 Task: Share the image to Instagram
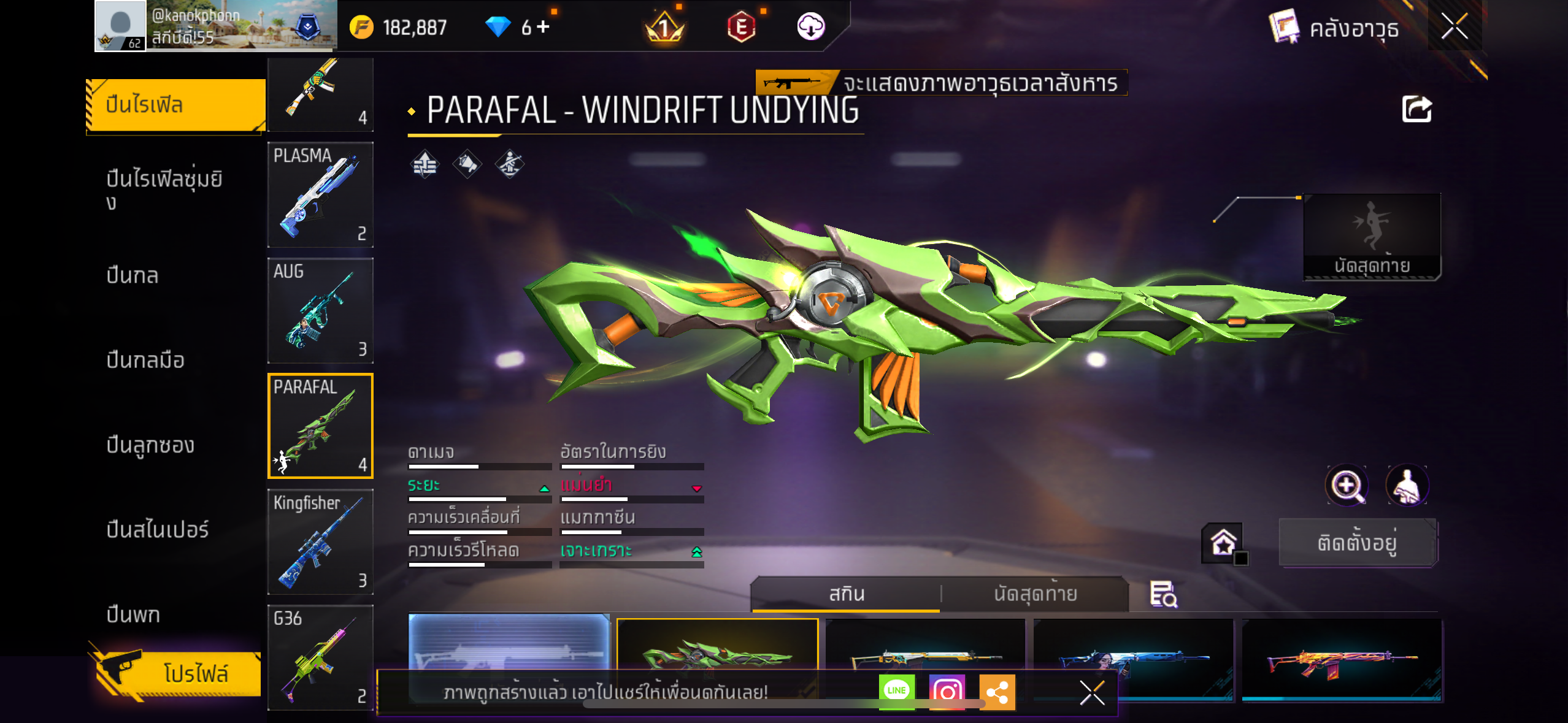947,692
